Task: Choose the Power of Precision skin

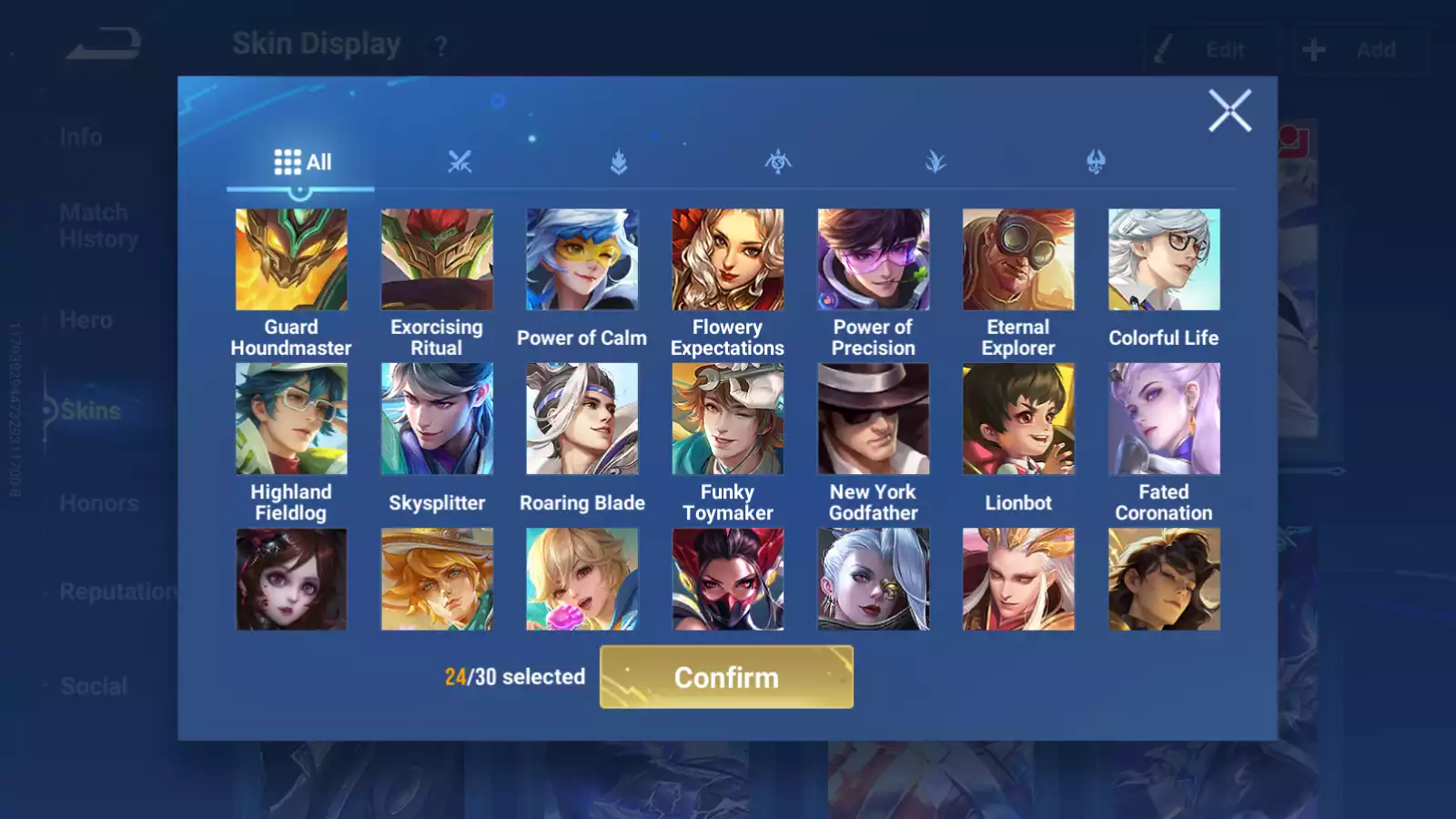Action: point(873,259)
